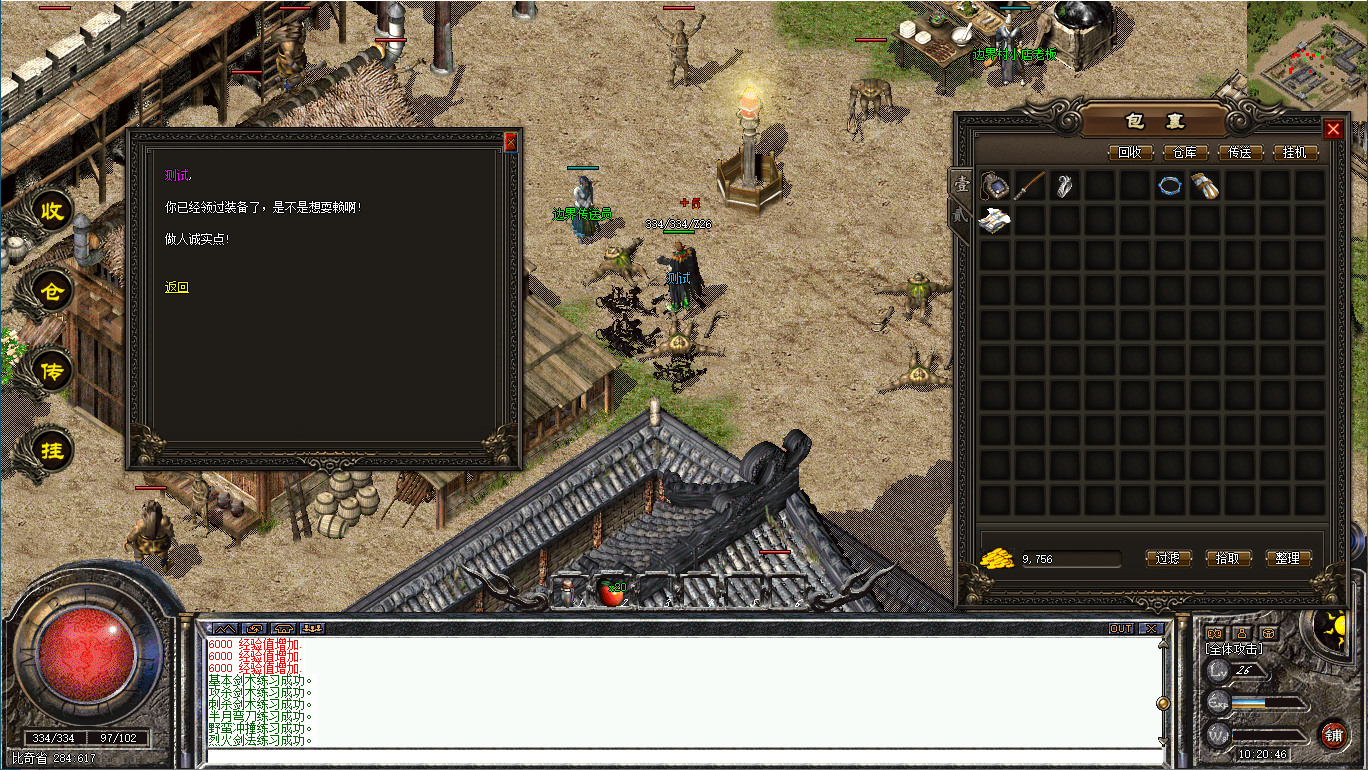The image size is (1368, 770).
Task: Click the OUT button above the chat
Action: point(1121,628)
